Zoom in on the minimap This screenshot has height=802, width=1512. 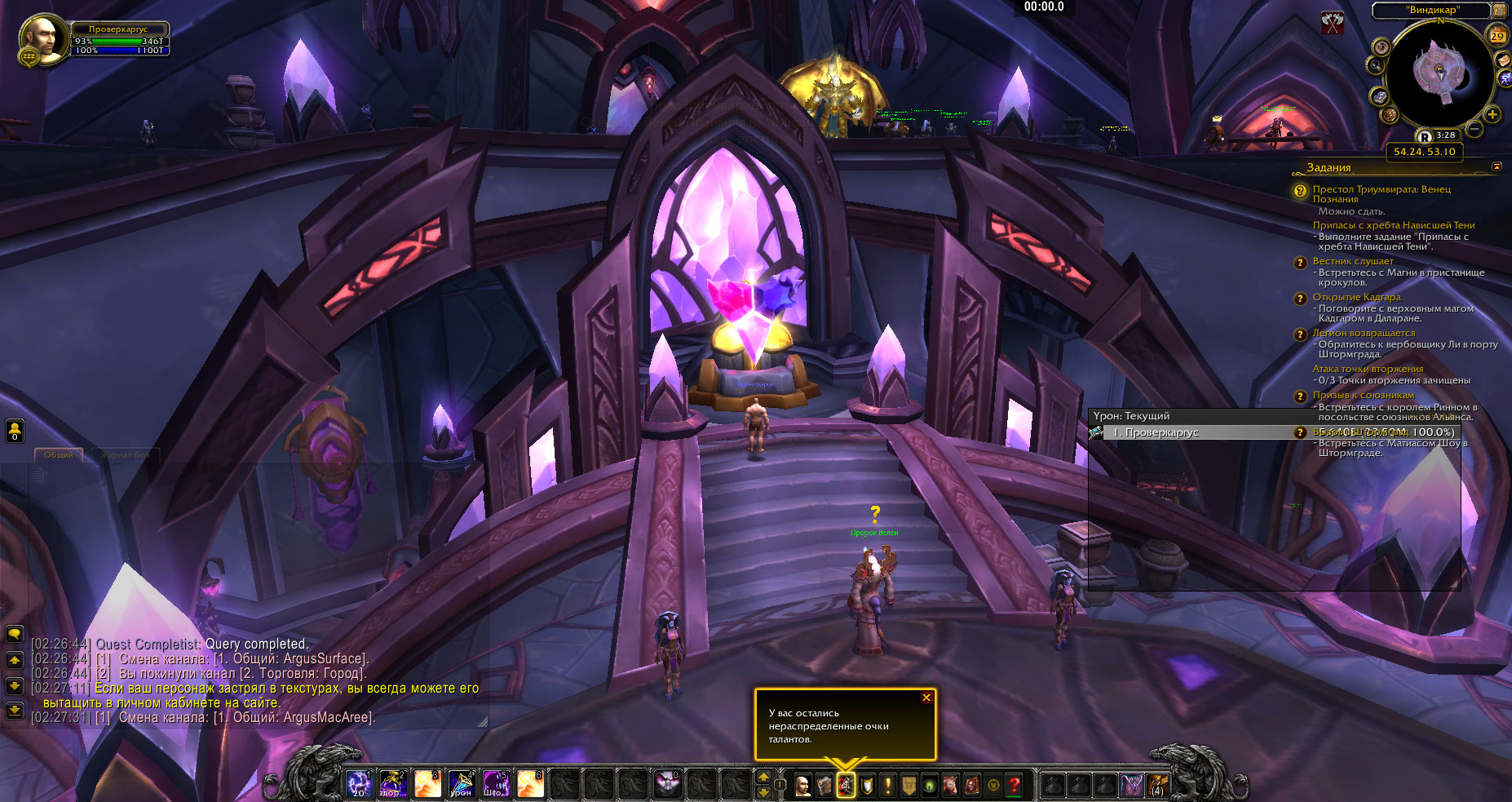point(1492,114)
